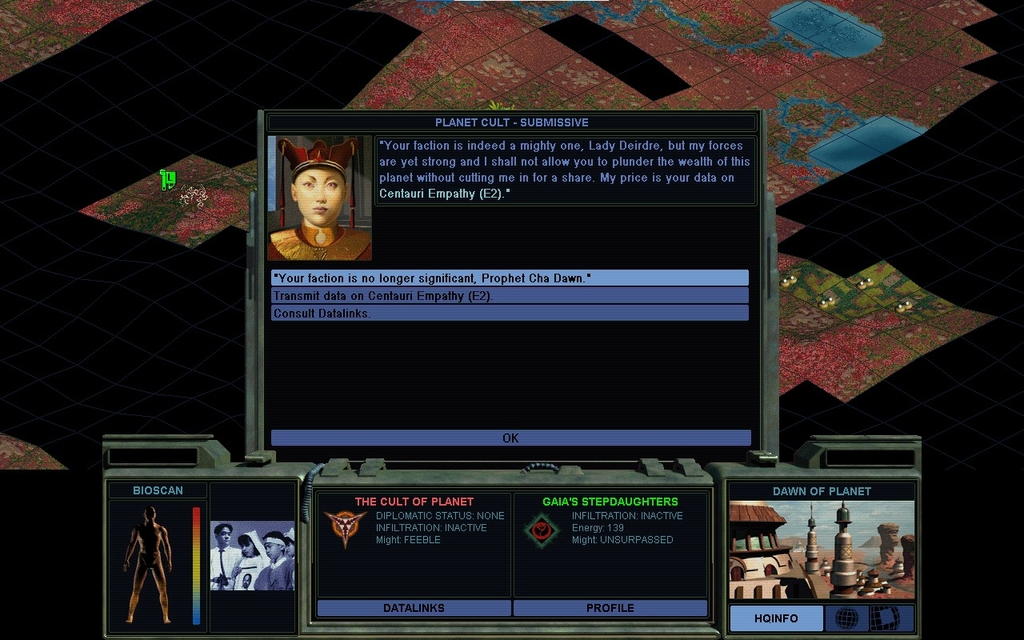Viewport: 1024px width, 640px height.
Task: Click the gridded D logo icon
Action: (885, 618)
